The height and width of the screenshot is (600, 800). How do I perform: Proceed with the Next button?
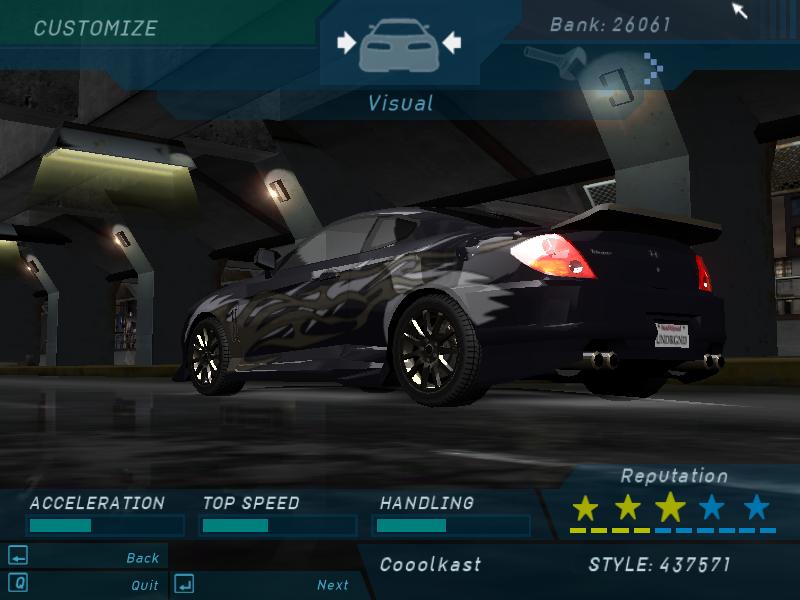(x=333, y=585)
